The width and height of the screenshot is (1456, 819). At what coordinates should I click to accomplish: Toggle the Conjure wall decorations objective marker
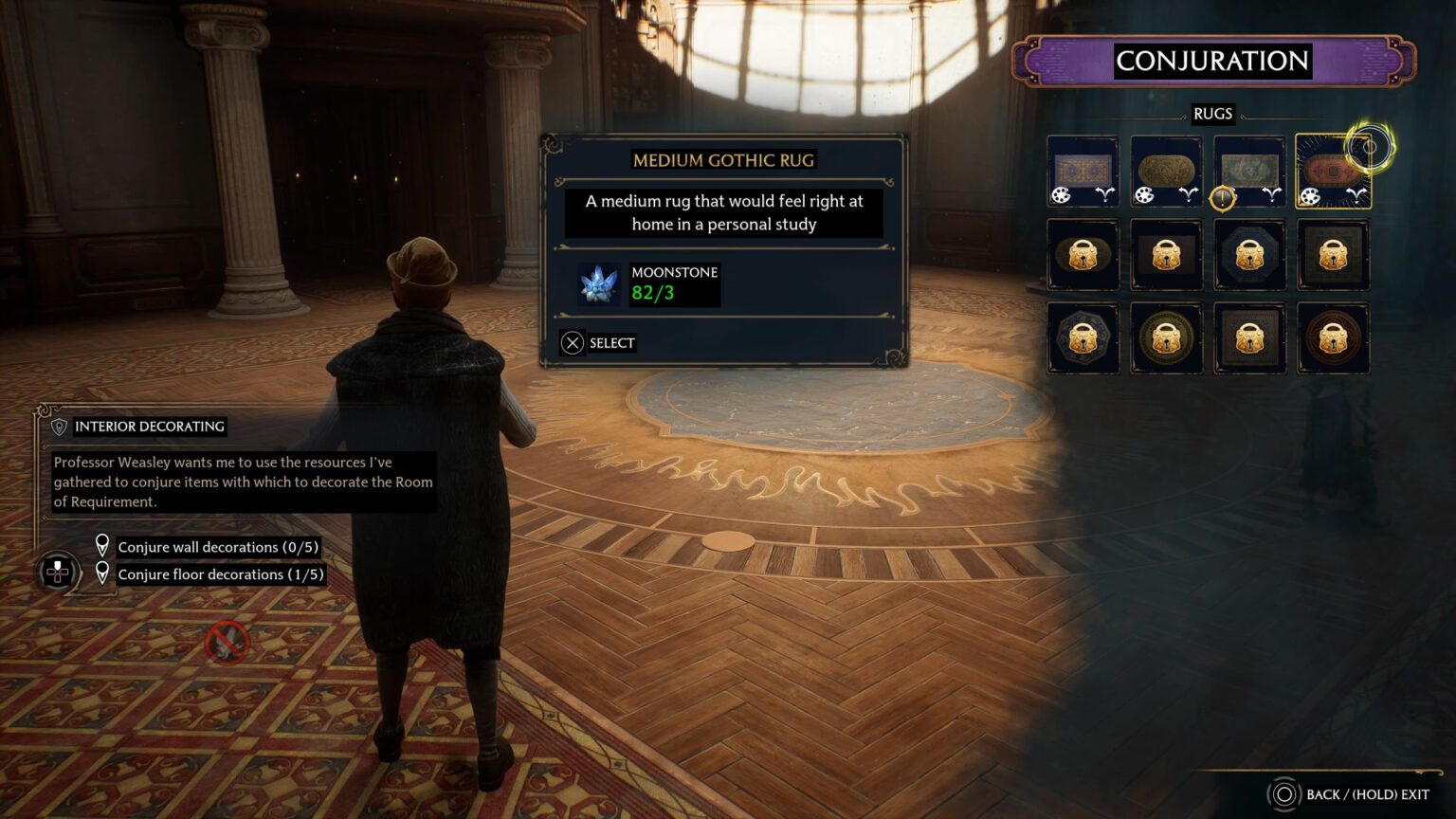coord(103,546)
